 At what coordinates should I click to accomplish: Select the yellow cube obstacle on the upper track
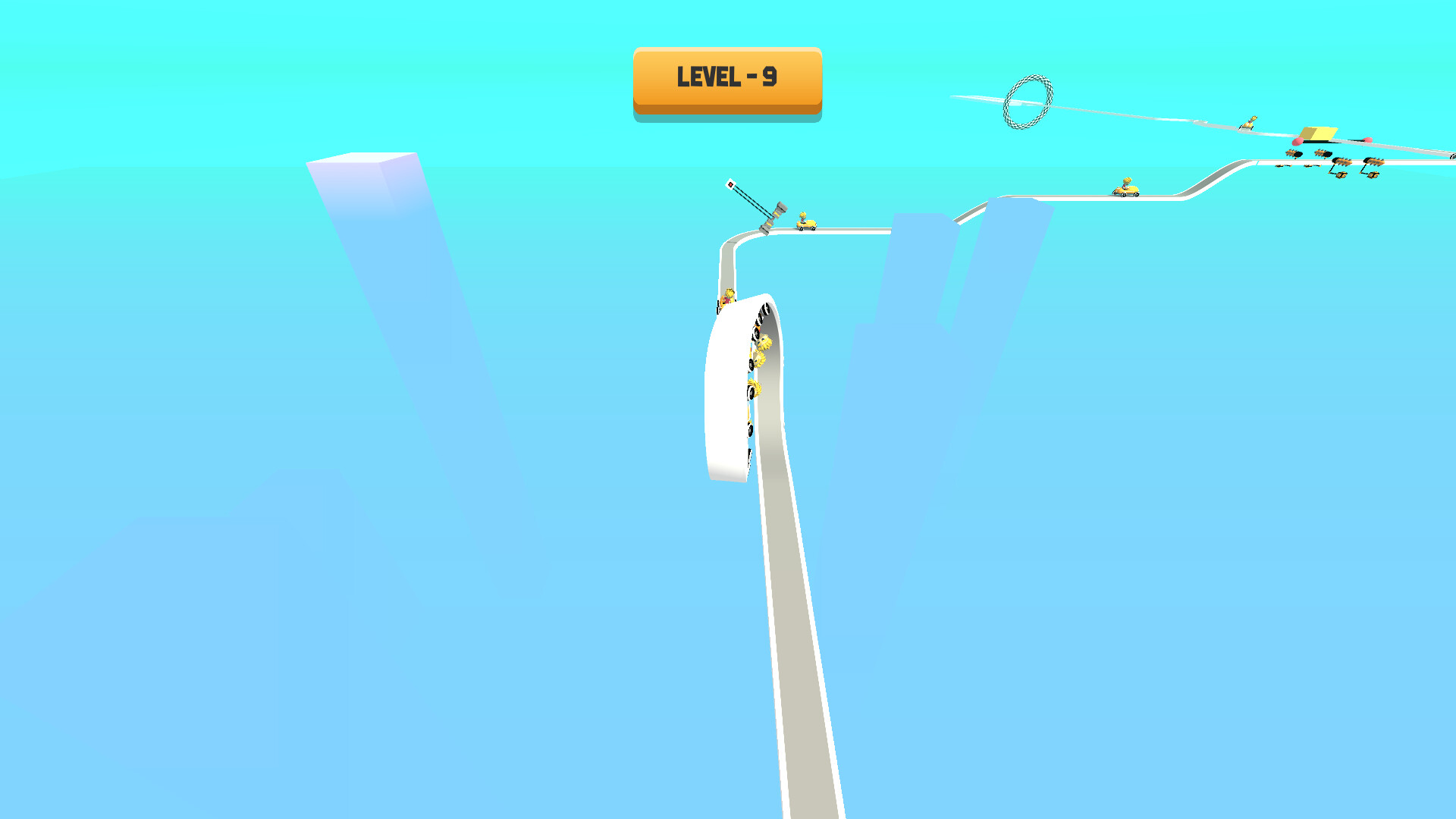pos(1318,132)
